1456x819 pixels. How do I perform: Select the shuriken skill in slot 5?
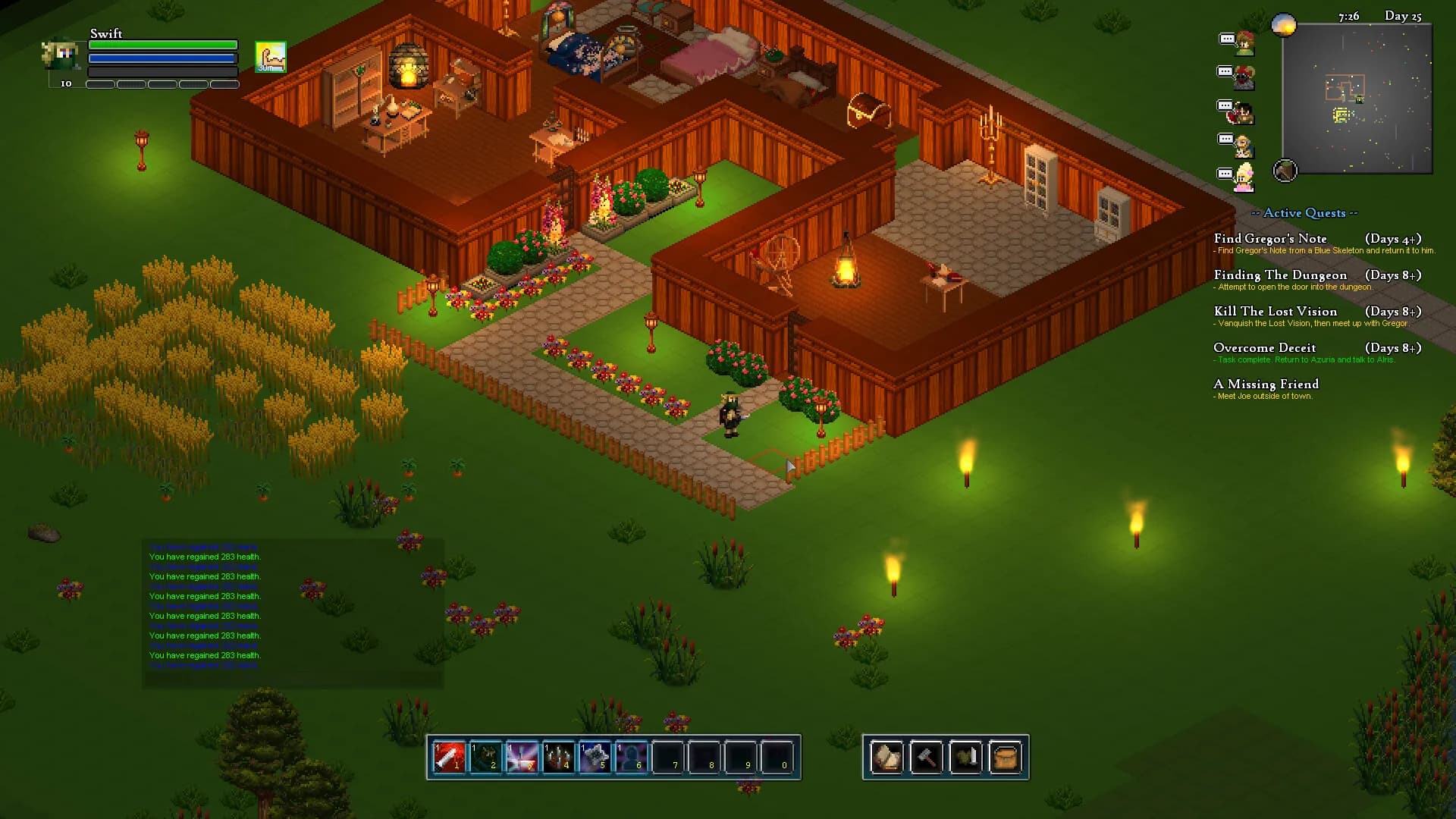595,757
